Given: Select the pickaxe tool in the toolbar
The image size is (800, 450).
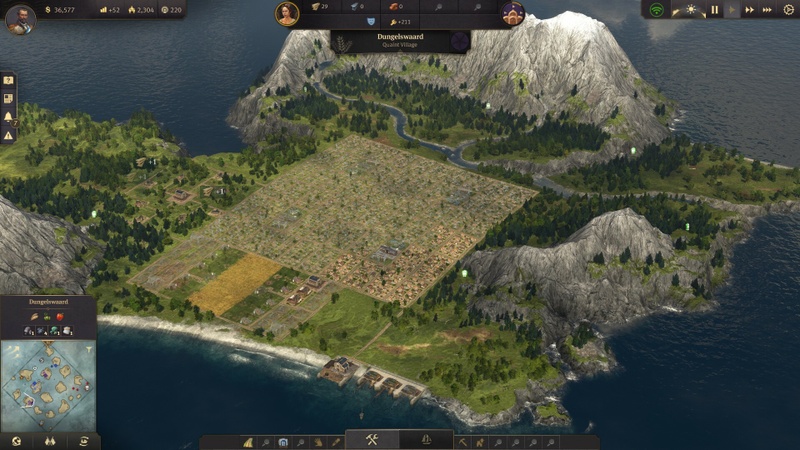Looking at the screenshot, I should pos(464,441).
